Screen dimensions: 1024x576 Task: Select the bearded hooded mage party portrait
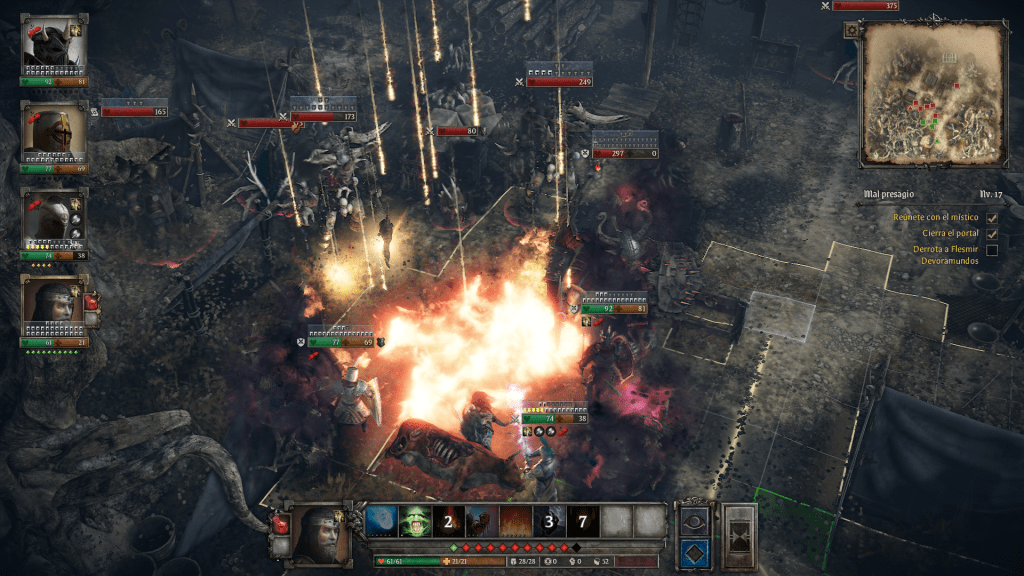[54, 306]
